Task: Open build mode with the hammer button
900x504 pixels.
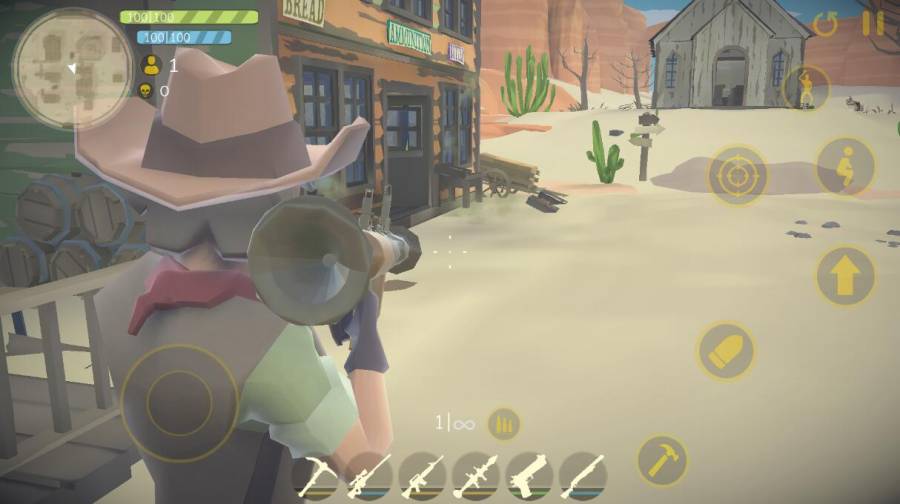Action: (662, 460)
